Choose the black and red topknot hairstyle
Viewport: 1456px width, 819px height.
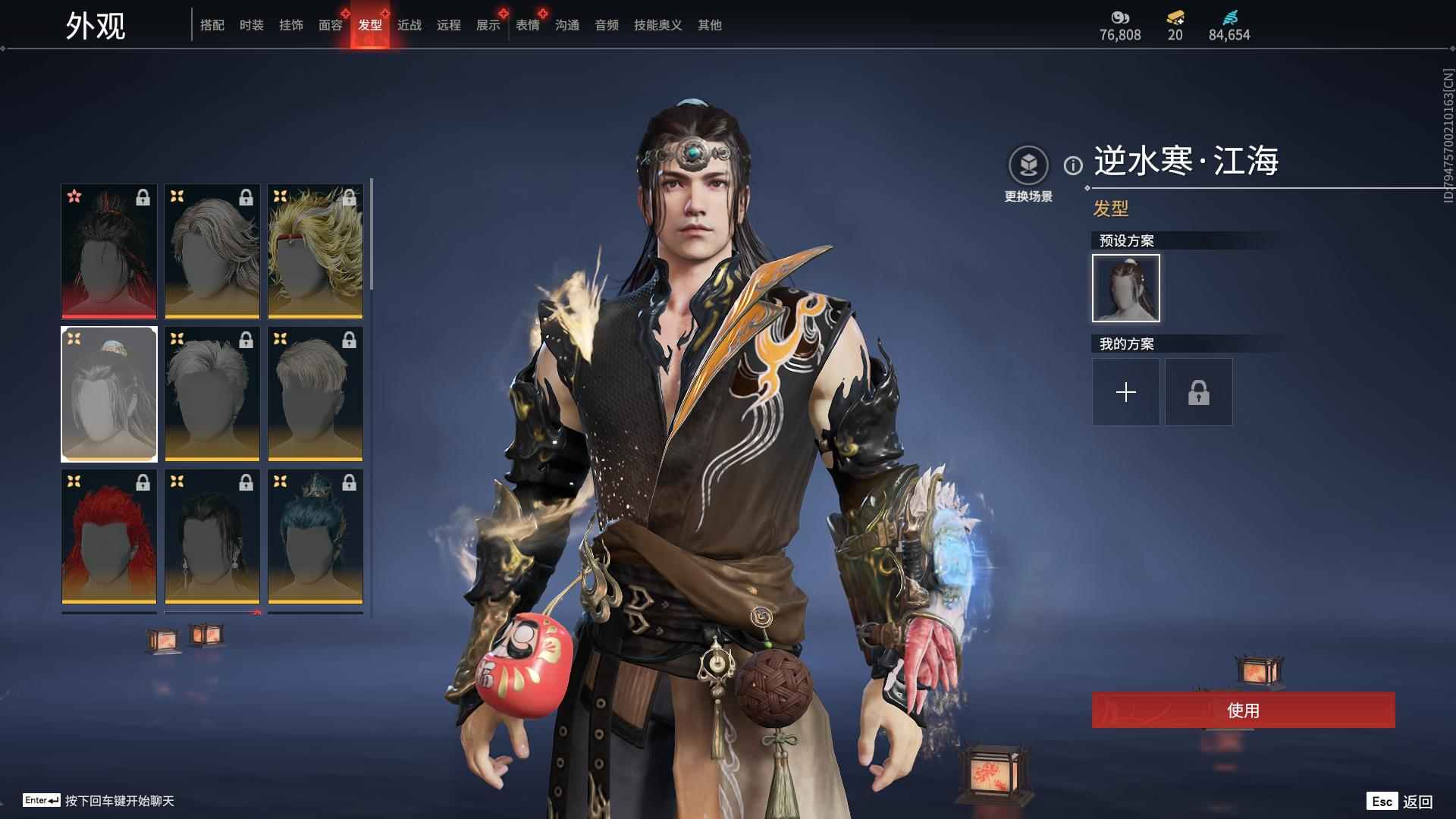(x=109, y=251)
